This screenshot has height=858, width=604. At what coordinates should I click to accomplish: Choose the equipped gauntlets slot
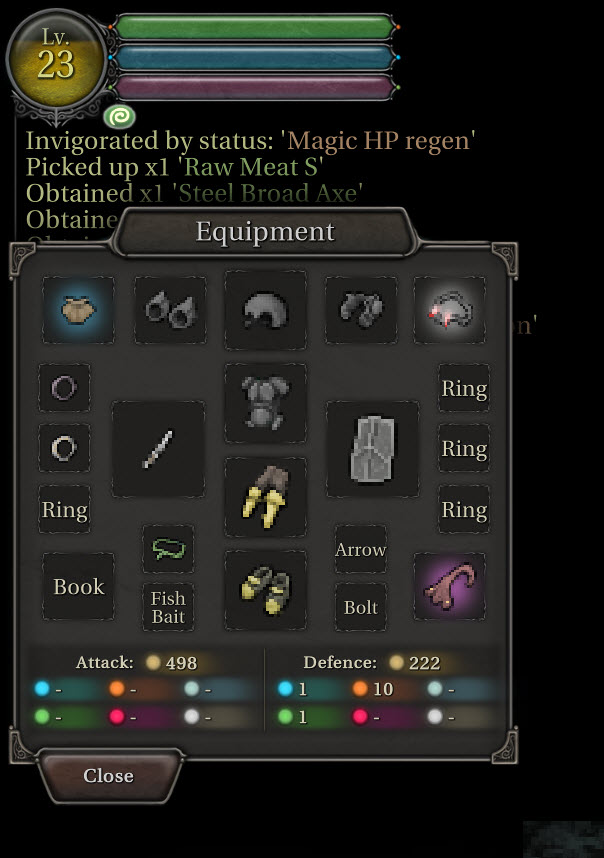point(360,310)
